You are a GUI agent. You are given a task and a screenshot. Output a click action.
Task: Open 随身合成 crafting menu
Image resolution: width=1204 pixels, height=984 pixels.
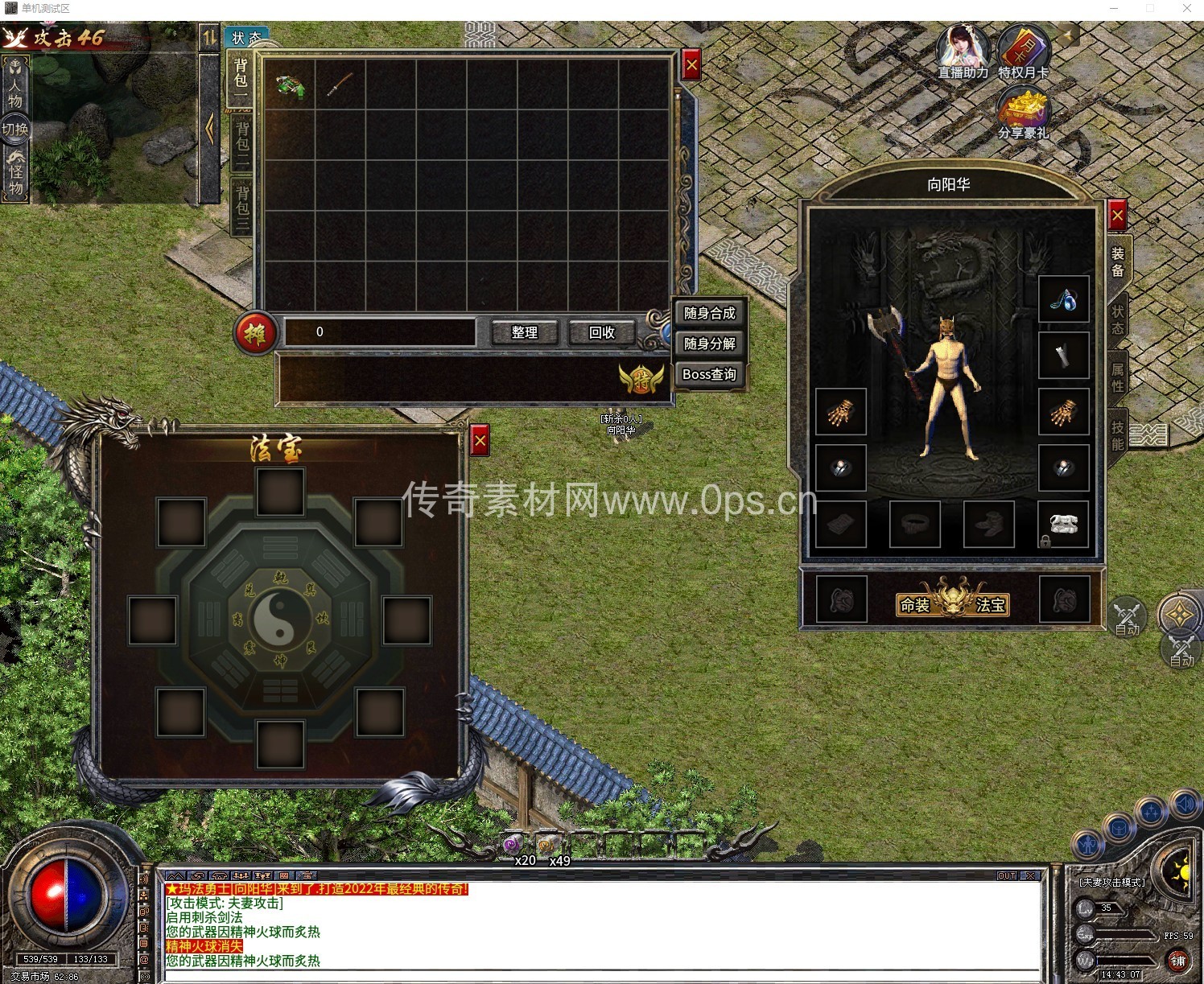tap(709, 313)
